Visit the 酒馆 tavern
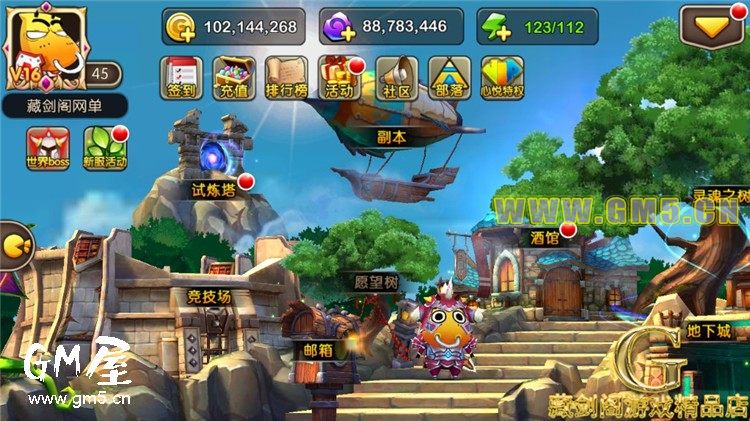Image resolution: width=750 pixels, height=421 pixels. click(545, 238)
